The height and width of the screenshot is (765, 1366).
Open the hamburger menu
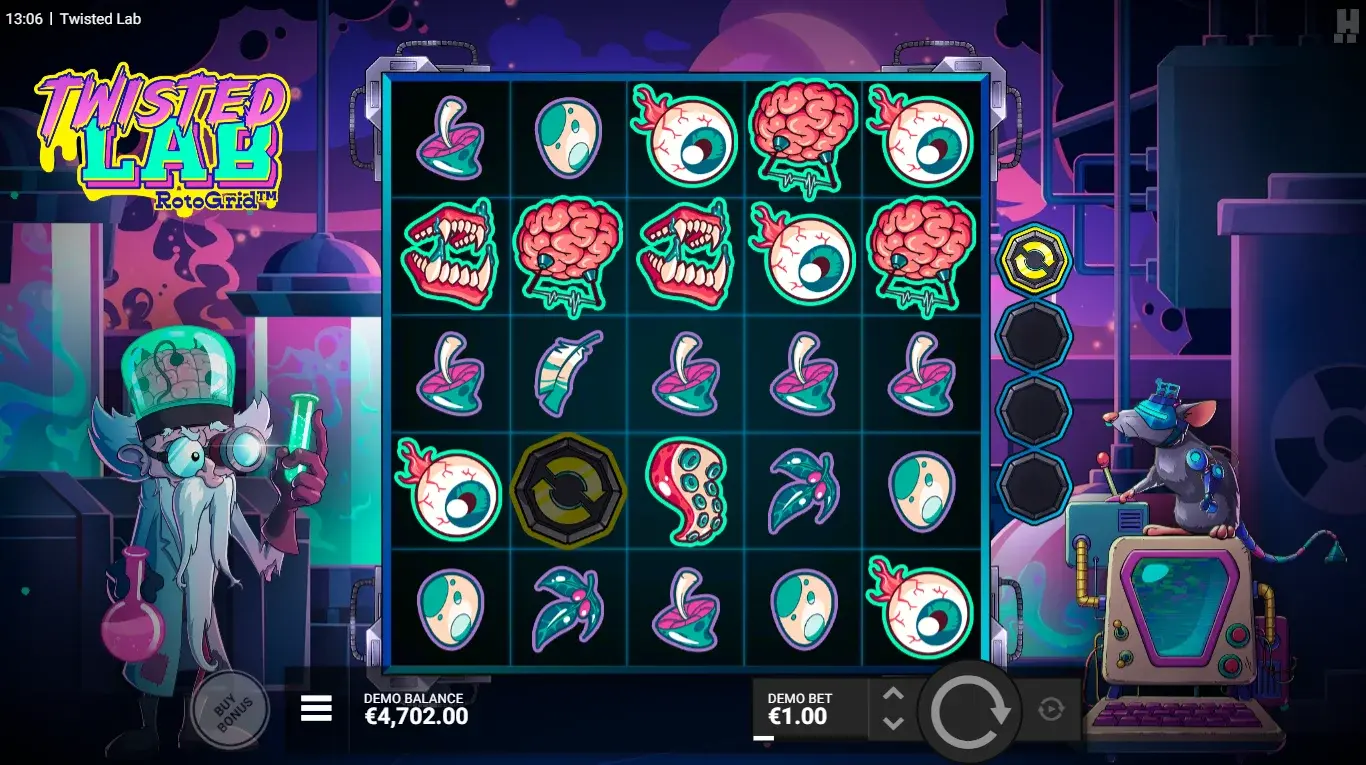316,708
